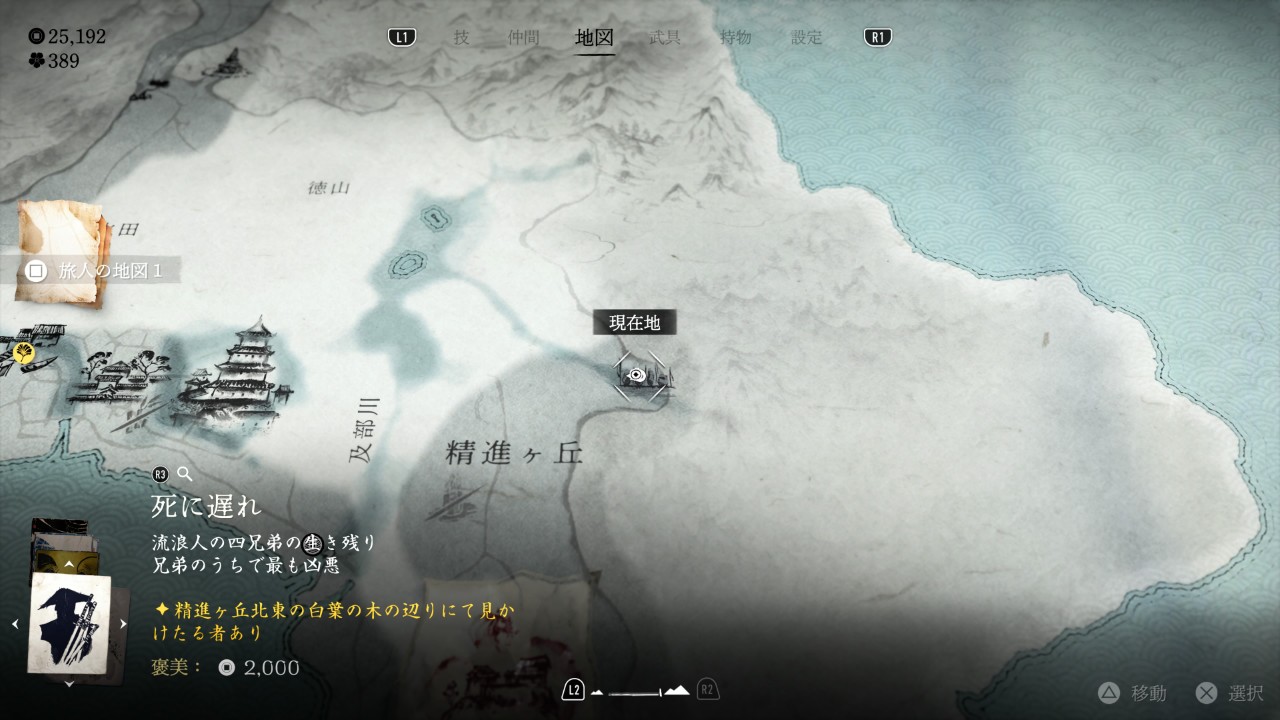Select the 死に遅れ bounty title

(206, 506)
